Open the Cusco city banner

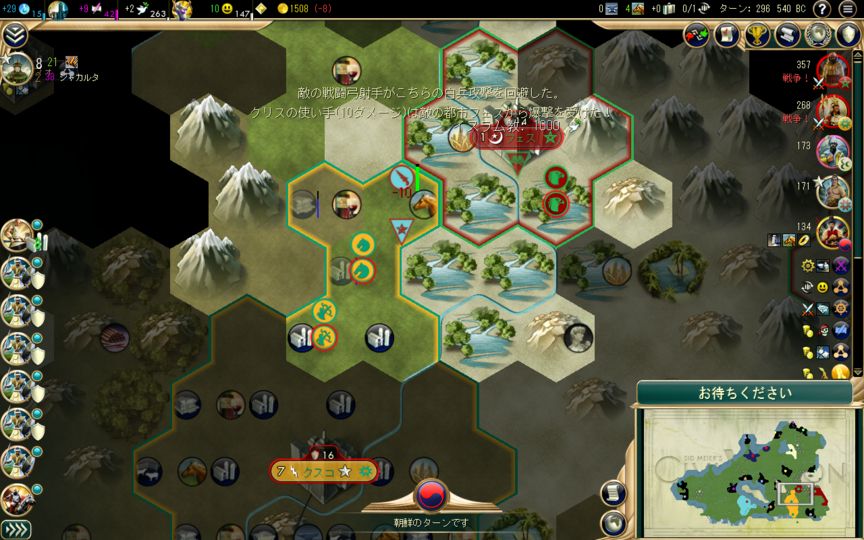[322, 470]
